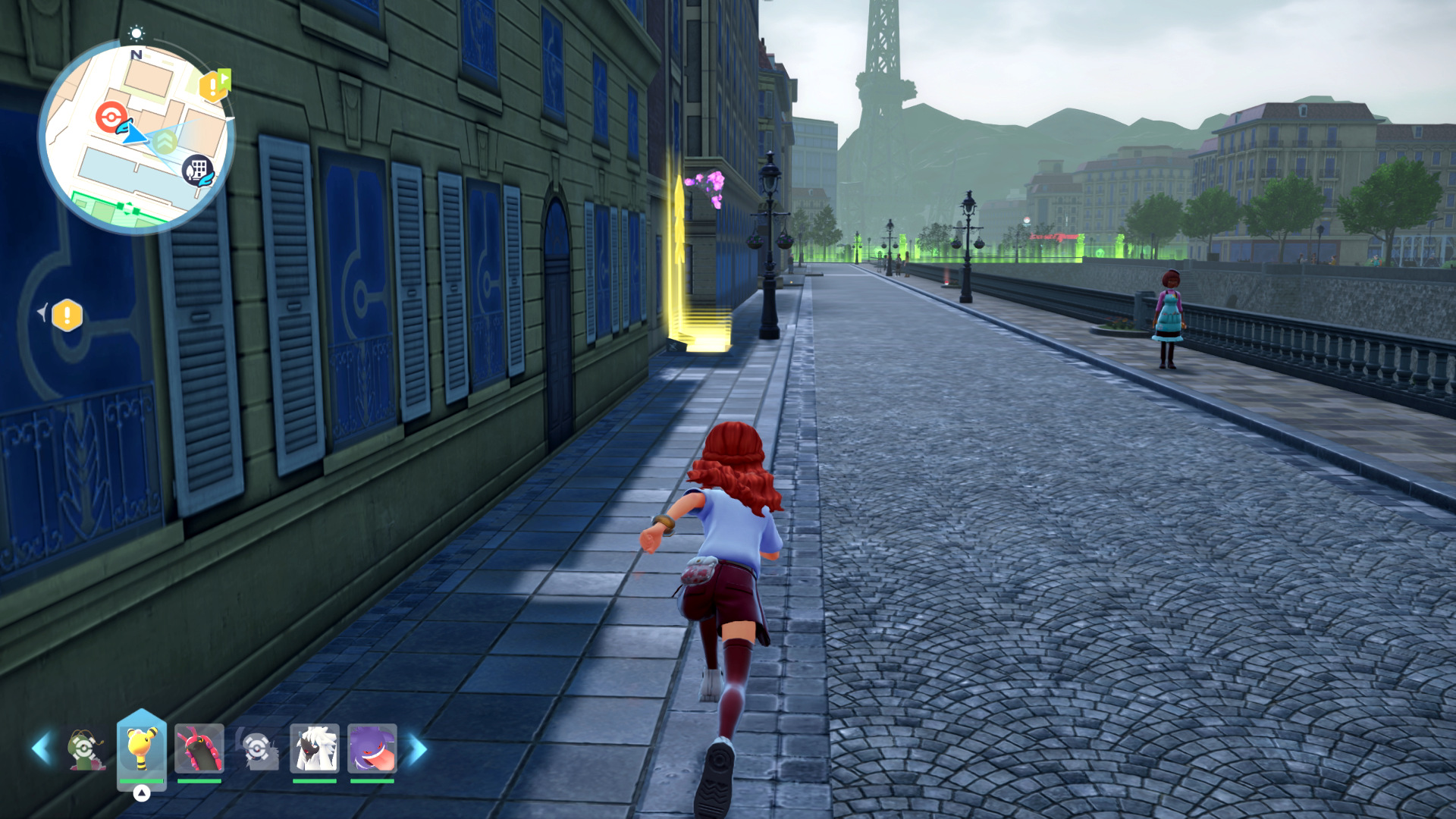Viewport: 1456px width, 819px height.
Task: Select the Scolipede party slot
Action: pos(199,748)
